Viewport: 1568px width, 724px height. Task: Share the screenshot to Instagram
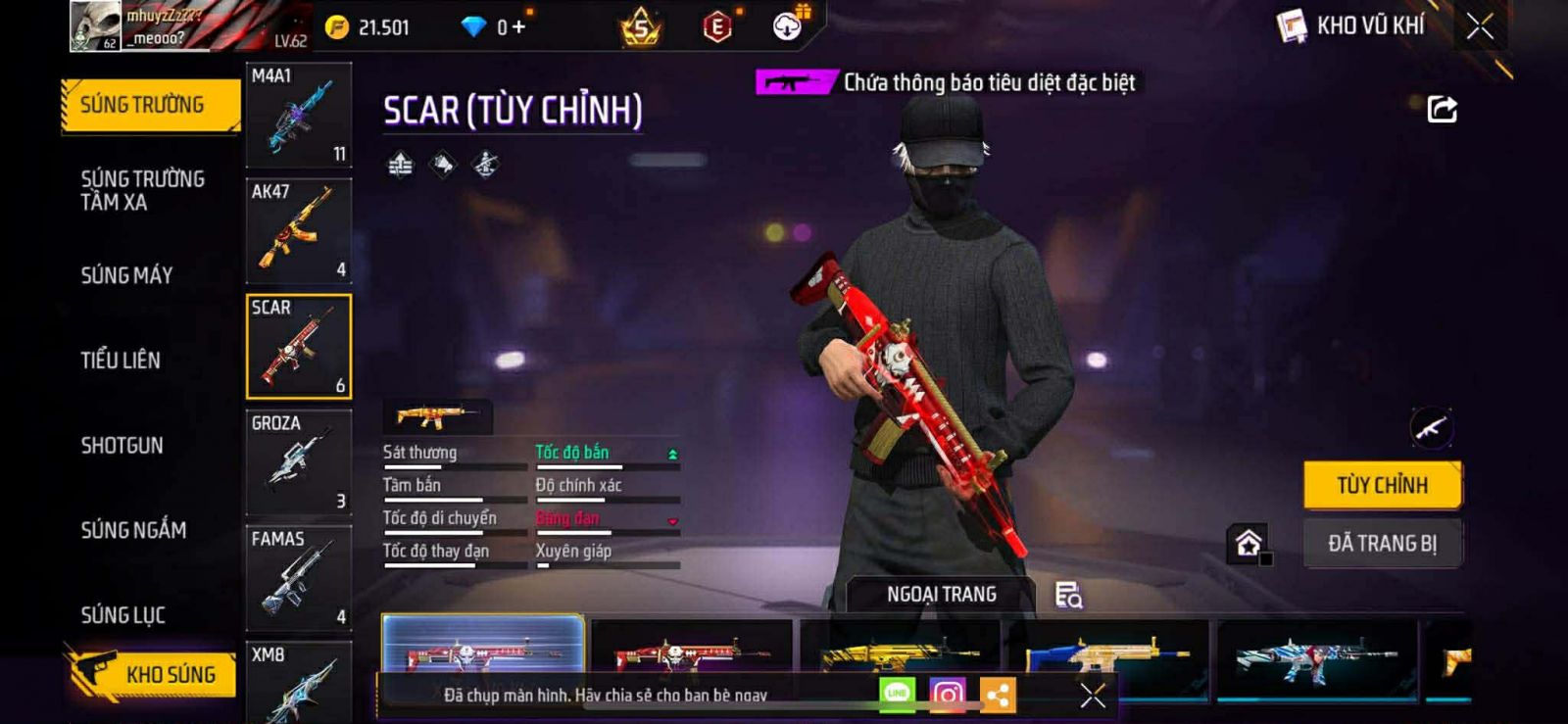pyautogui.click(x=947, y=695)
